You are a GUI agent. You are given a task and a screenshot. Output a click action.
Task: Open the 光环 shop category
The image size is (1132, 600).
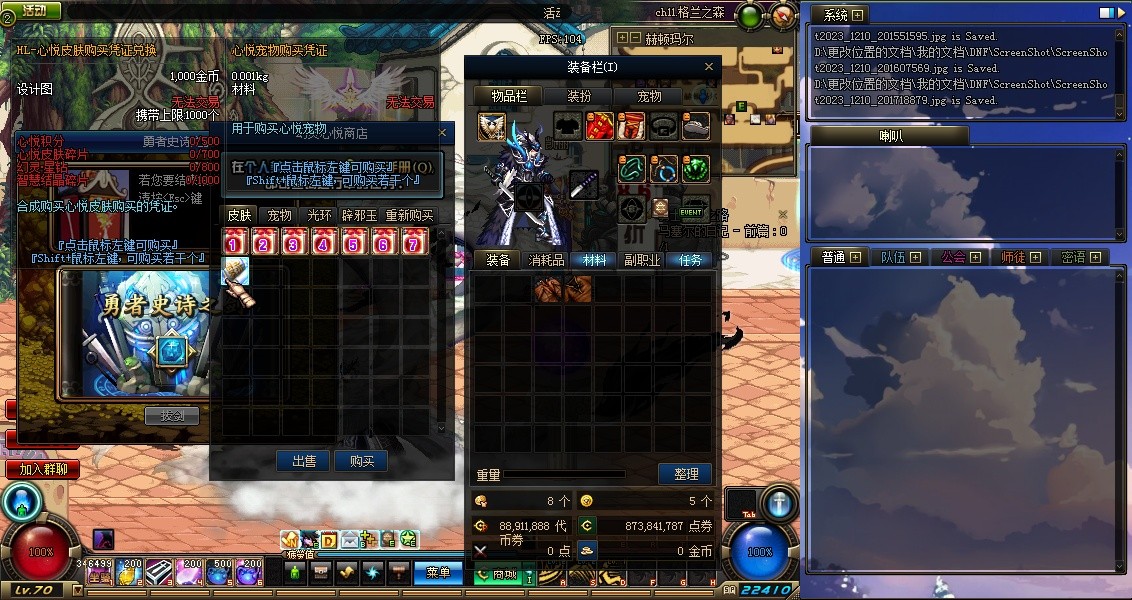[x=320, y=215]
